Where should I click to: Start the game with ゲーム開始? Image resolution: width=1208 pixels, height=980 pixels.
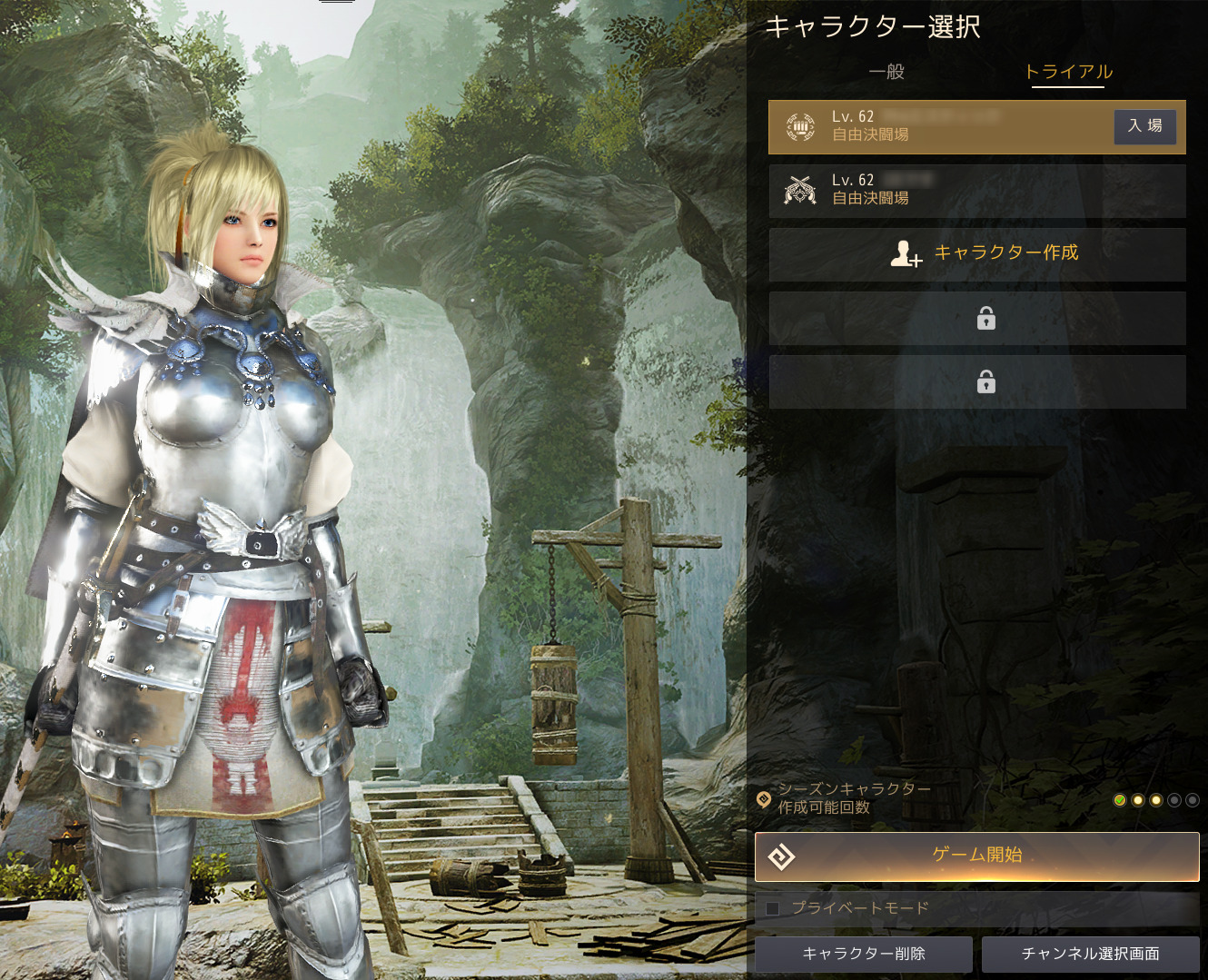tap(976, 856)
